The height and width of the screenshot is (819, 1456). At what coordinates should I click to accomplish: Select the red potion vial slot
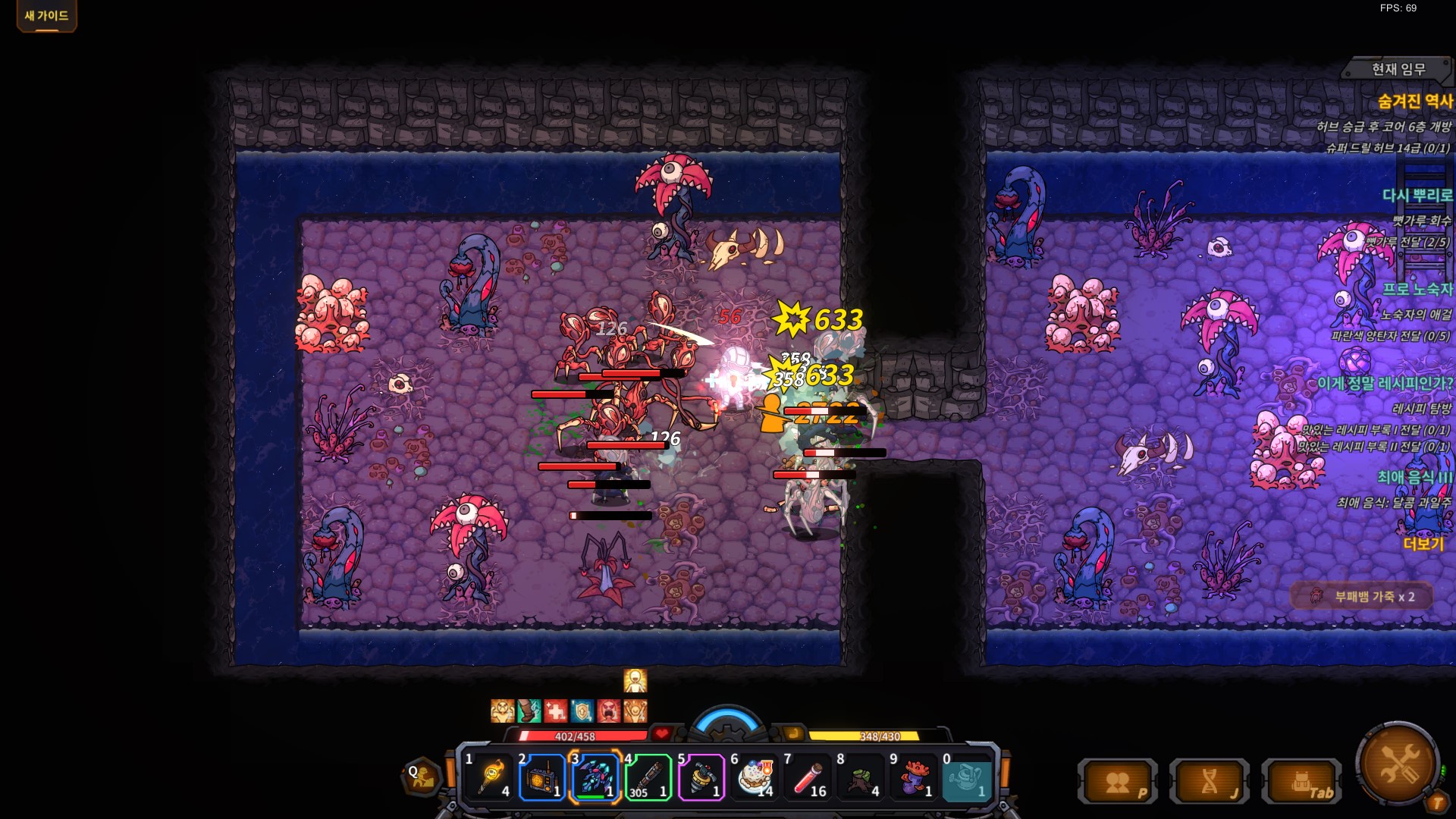click(x=808, y=777)
